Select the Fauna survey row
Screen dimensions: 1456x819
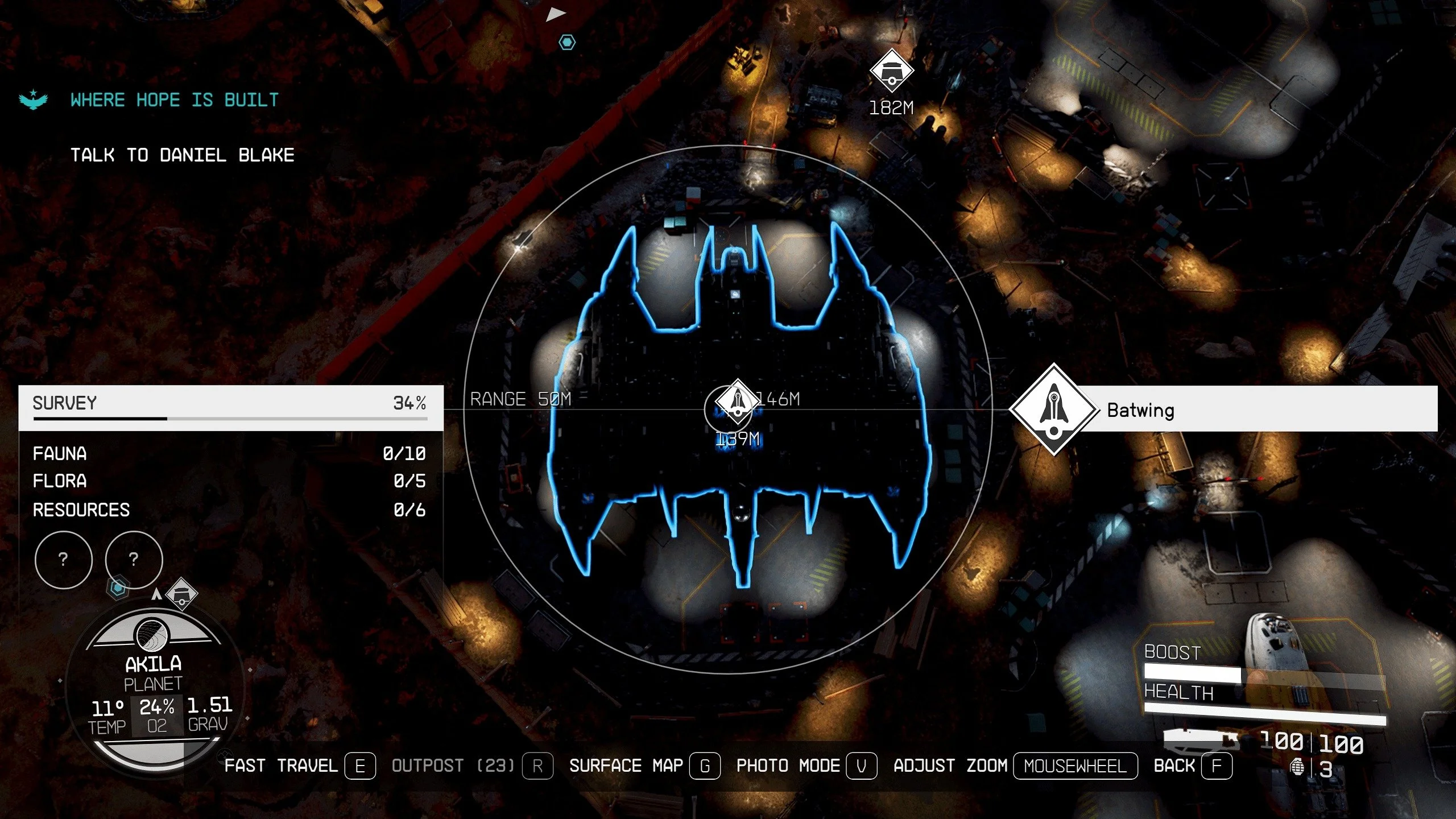click(229, 453)
